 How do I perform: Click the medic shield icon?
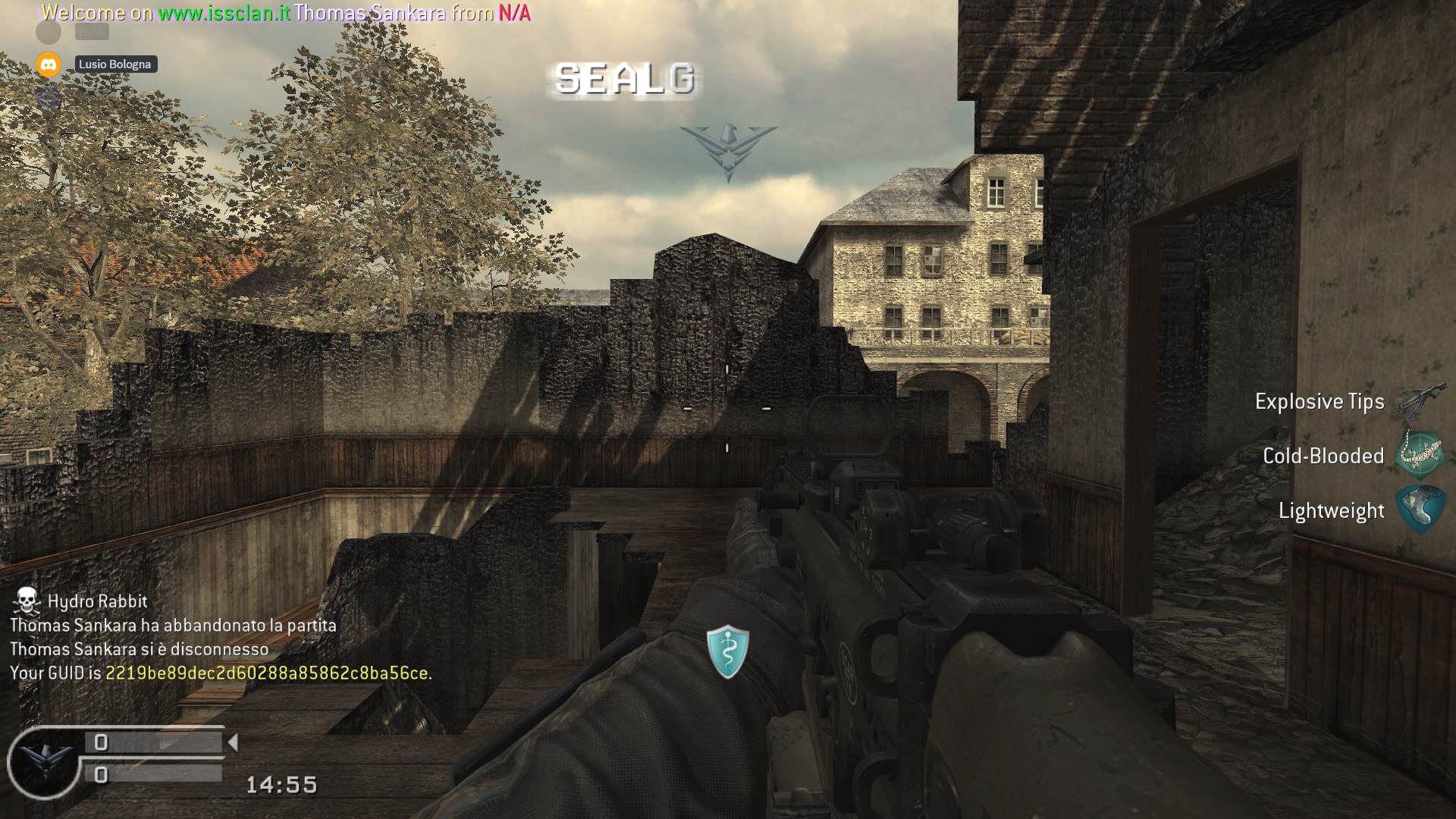(x=727, y=651)
